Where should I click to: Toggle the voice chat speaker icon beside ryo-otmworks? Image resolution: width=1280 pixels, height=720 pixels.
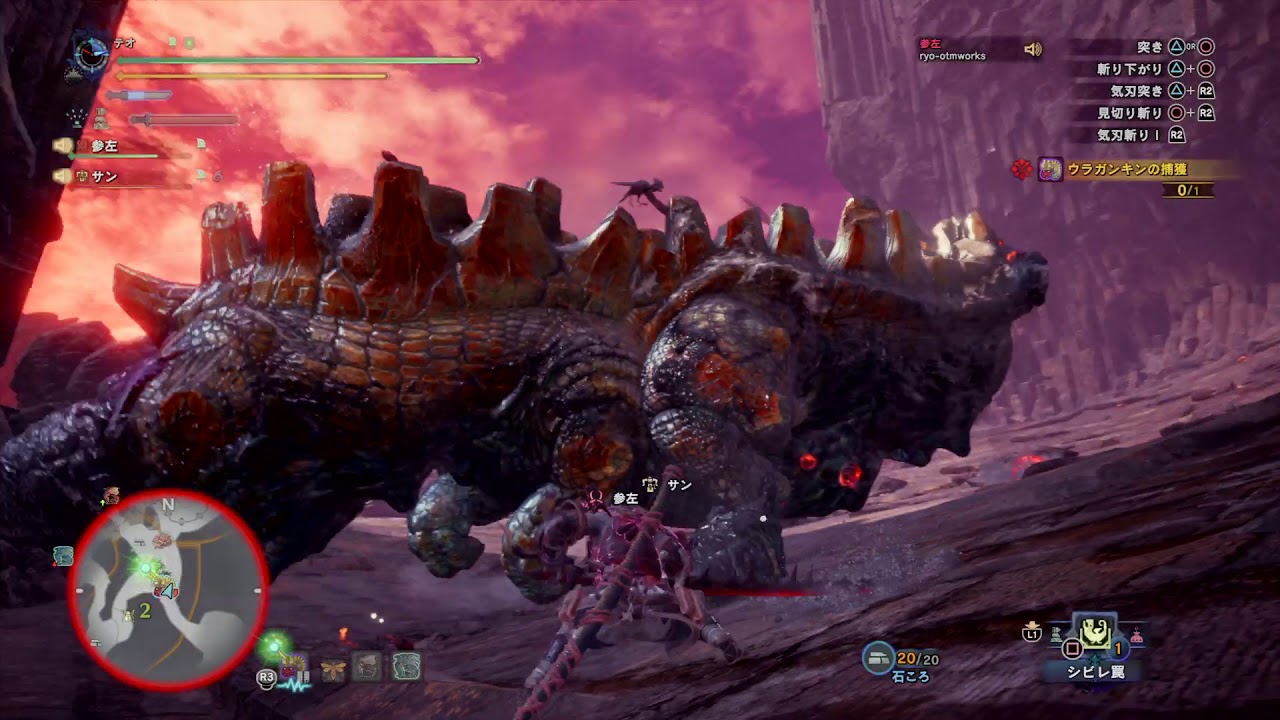(x=1032, y=49)
